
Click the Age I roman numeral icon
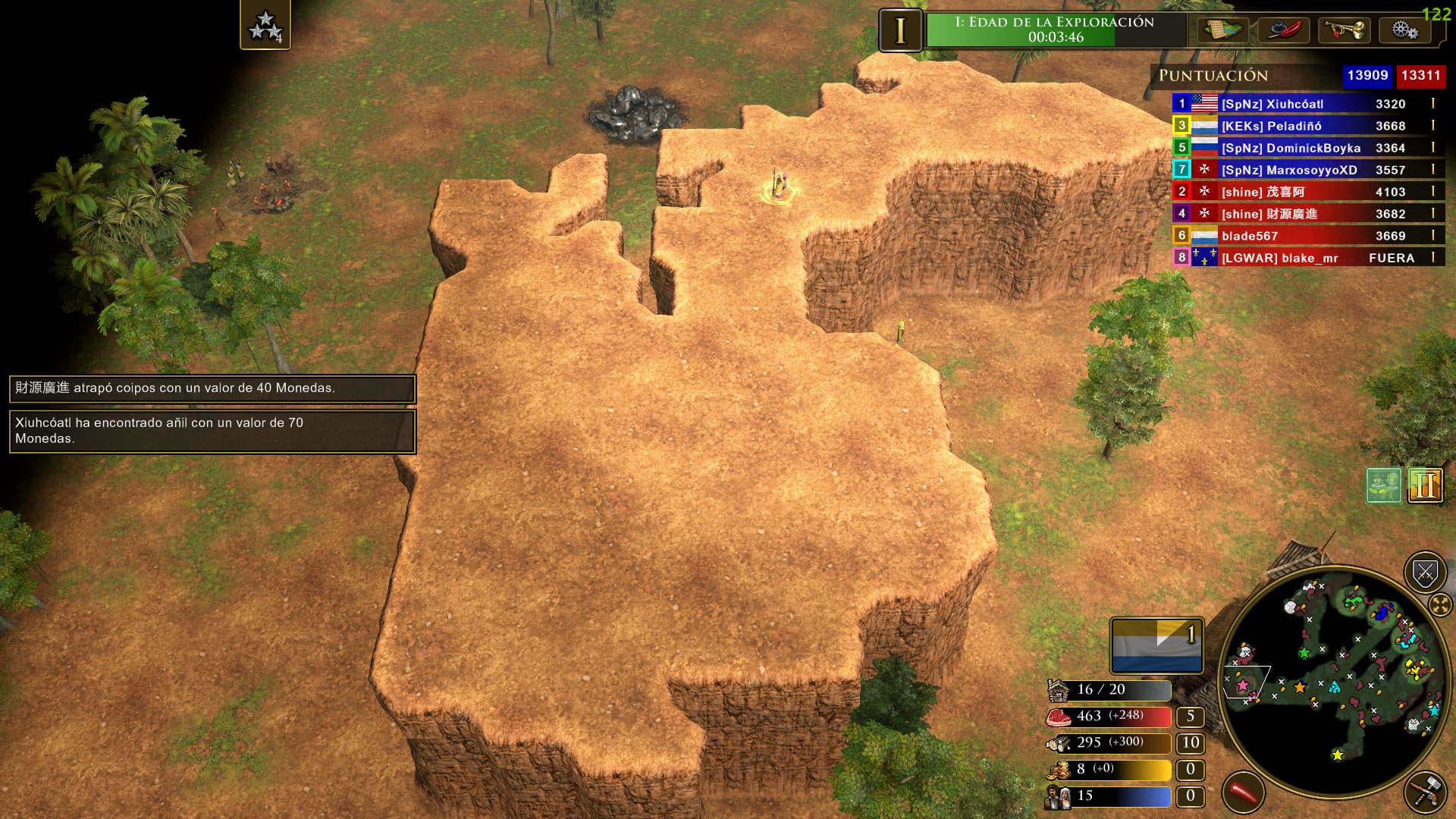point(900,31)
